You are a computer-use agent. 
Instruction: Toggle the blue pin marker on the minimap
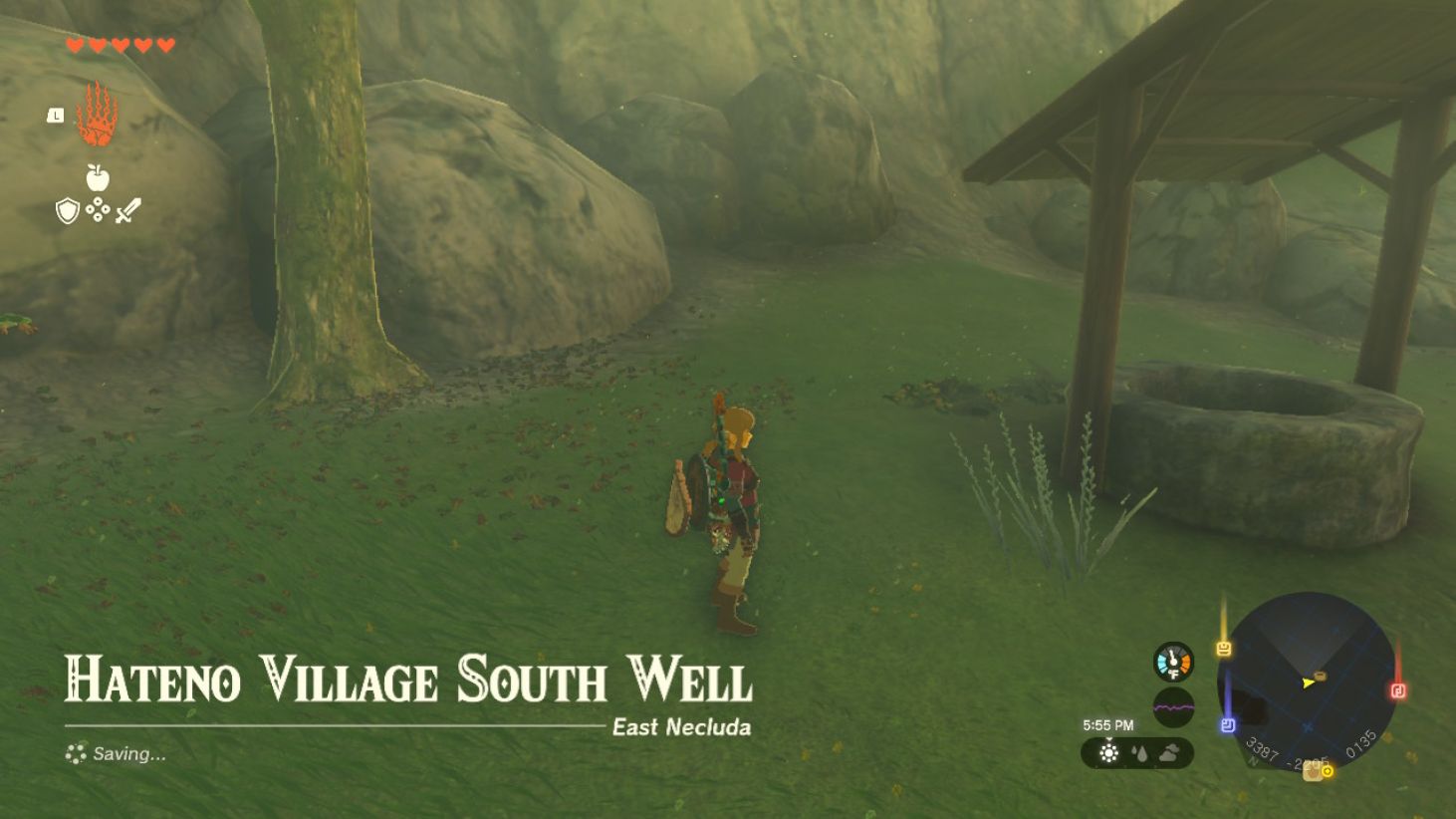click(x=1229, y=724)
